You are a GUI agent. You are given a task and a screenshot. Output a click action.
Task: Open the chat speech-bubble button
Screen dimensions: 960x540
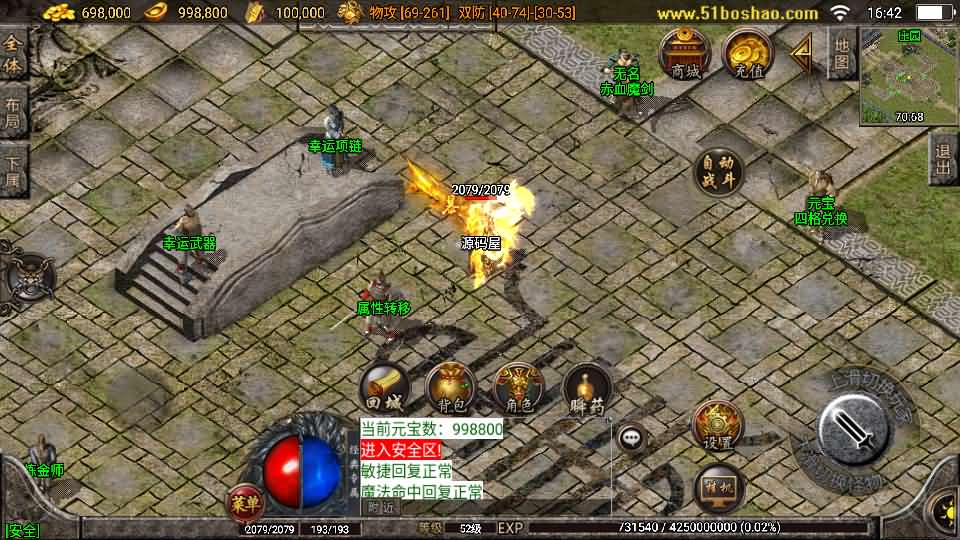(631, 436)
